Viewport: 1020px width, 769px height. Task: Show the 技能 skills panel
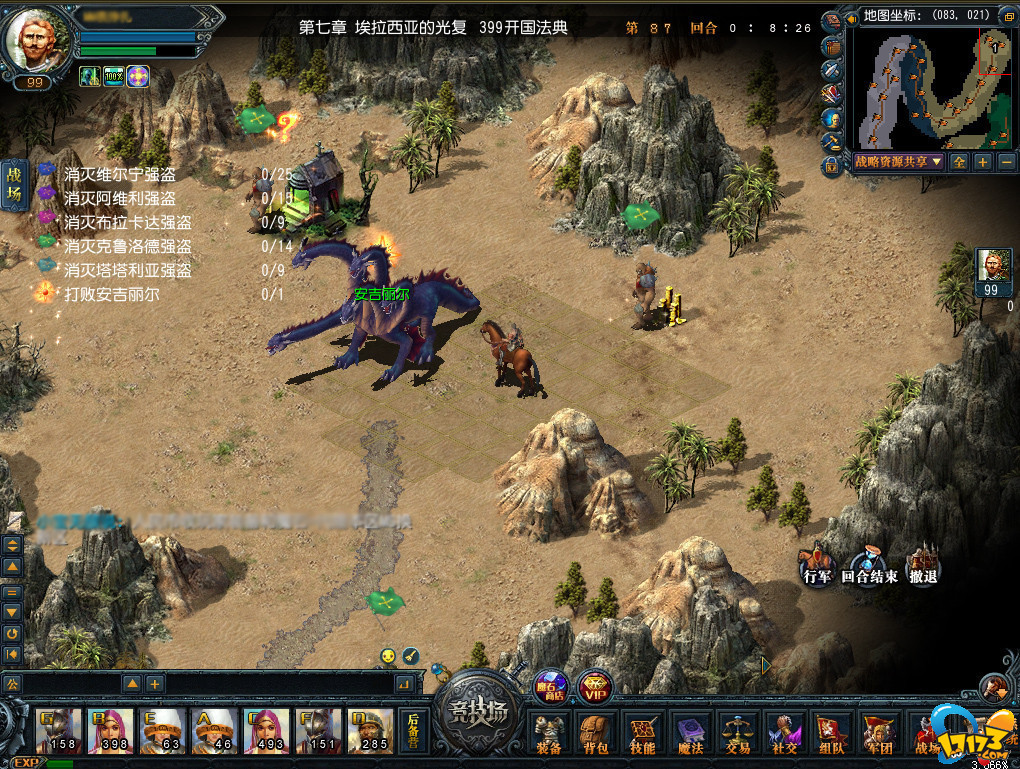point(643,734)
